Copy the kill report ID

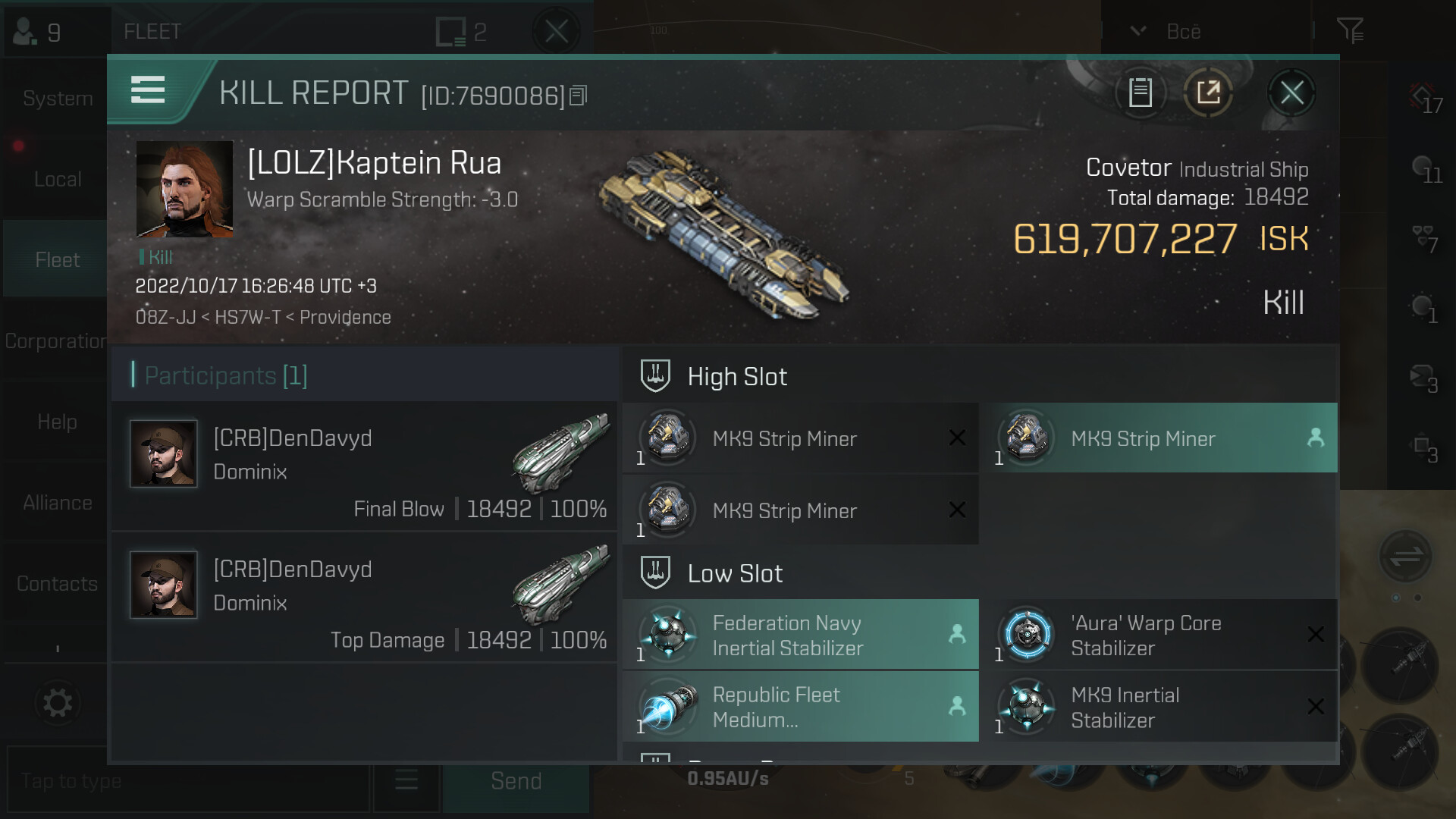pos(579,96)
